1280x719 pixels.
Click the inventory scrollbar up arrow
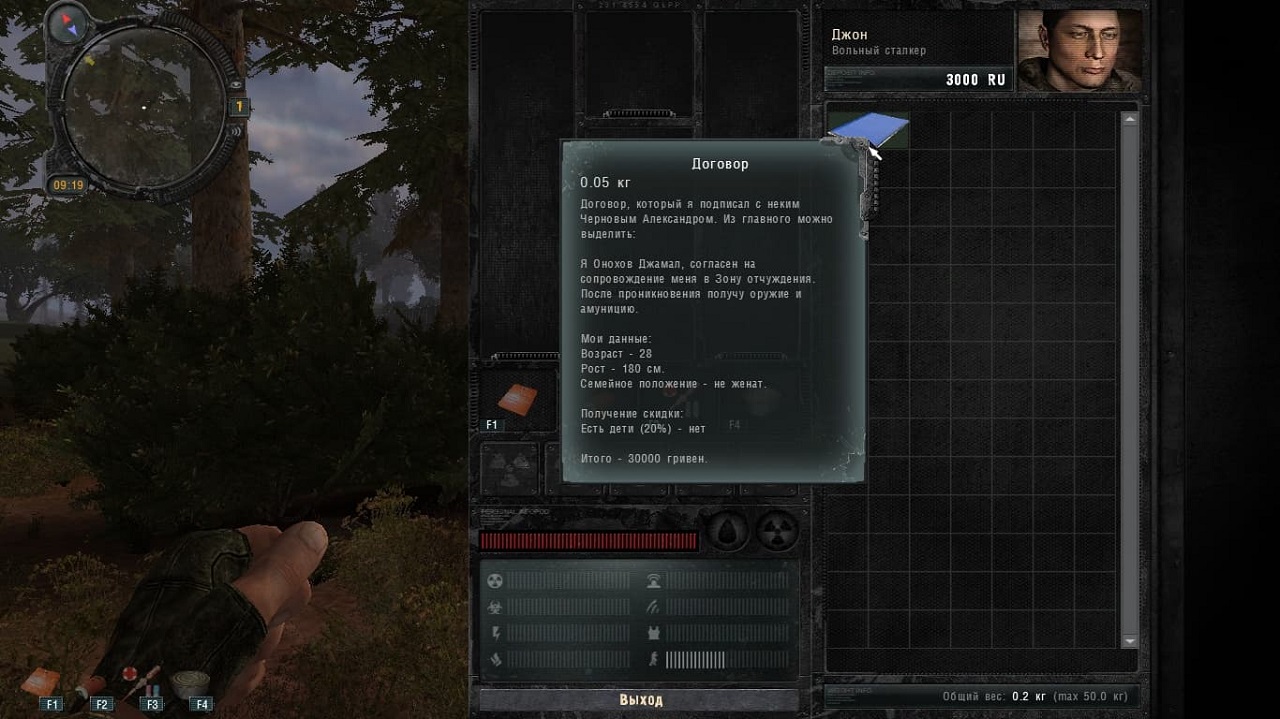click(1130, 120)
